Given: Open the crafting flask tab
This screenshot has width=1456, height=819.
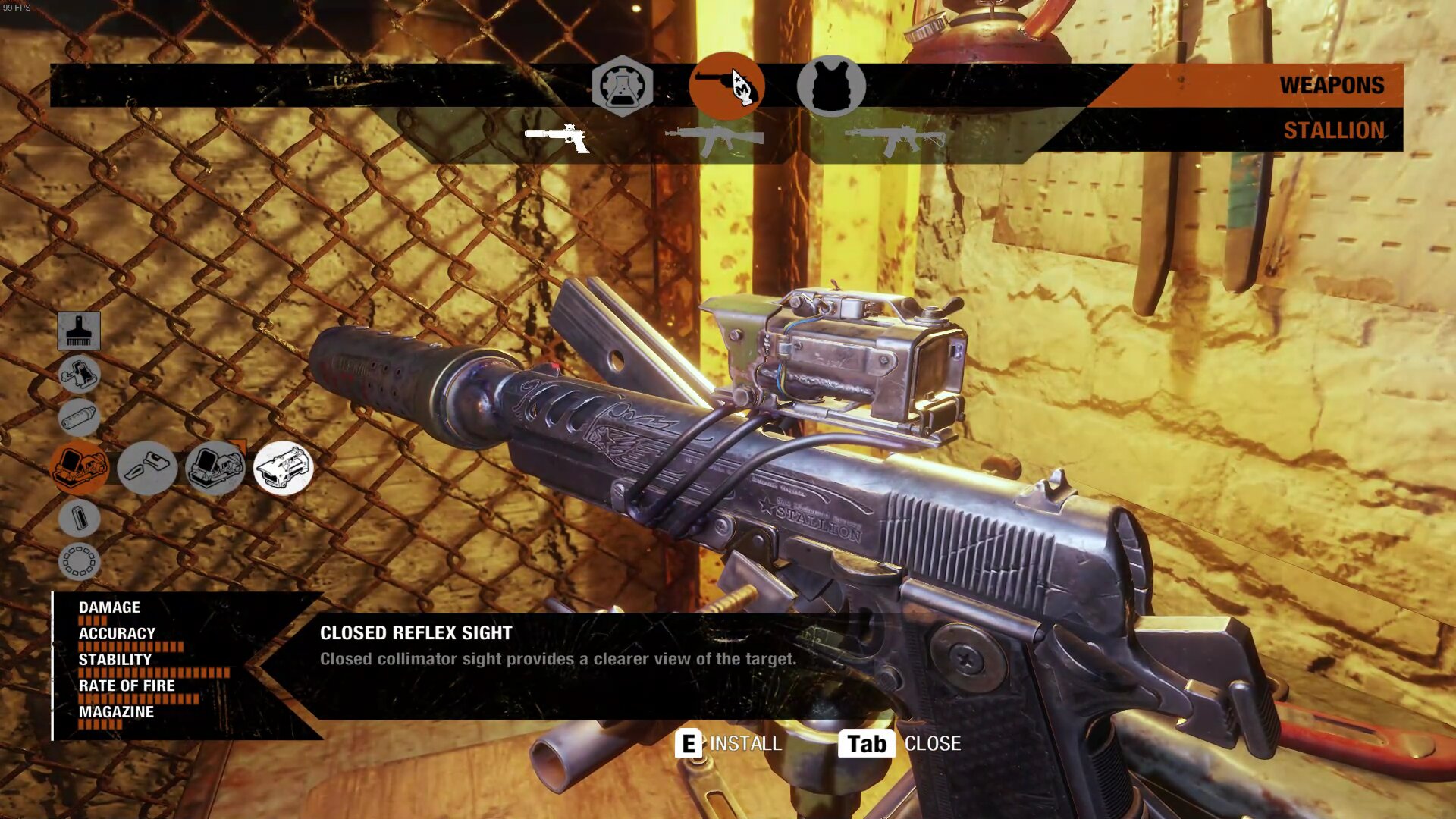Looking at the screenshot, I should pyautogui.click(x=622, y=86).
